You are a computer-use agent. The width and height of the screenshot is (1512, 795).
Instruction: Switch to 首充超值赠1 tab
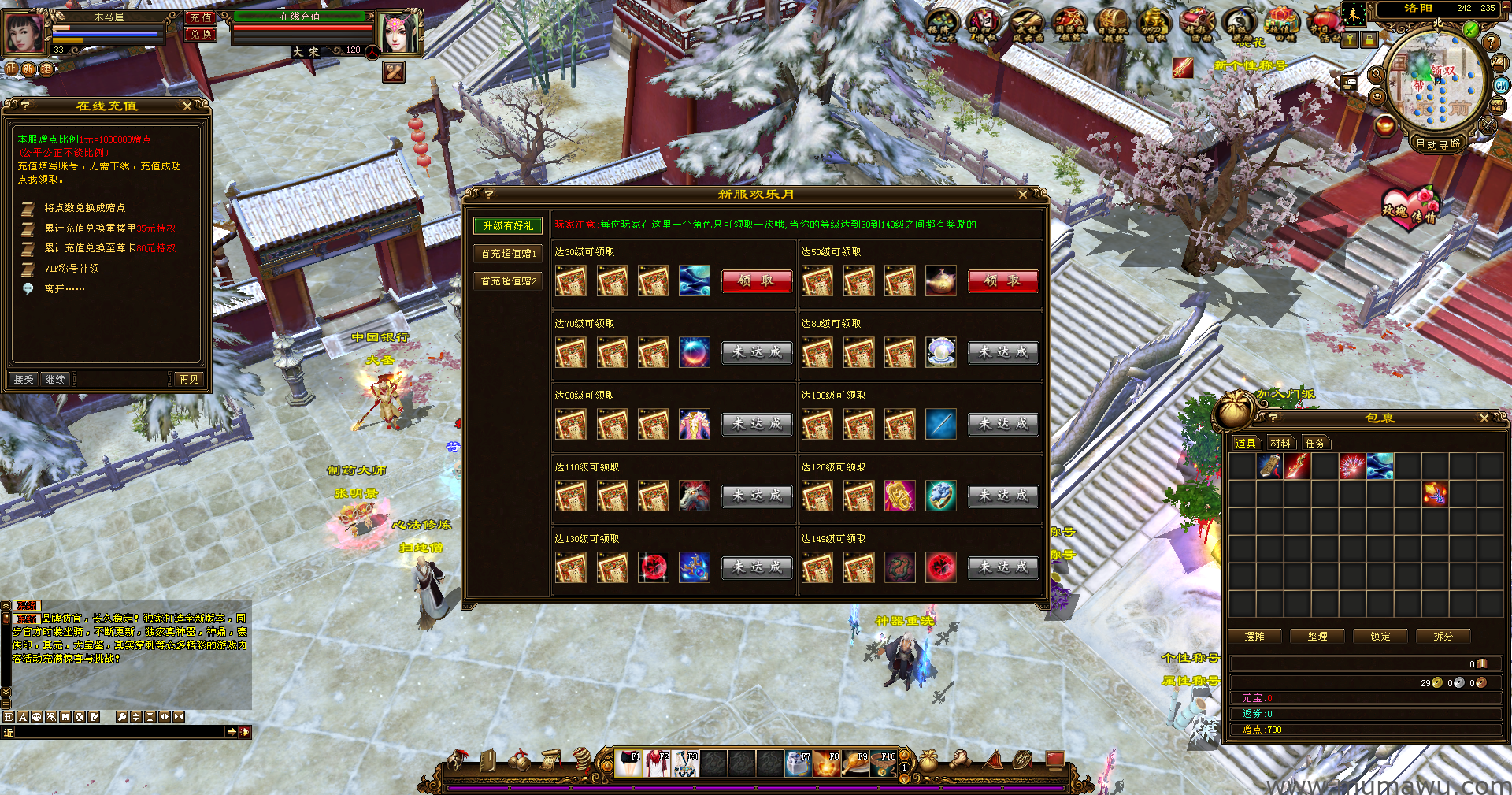tap(508, 254)
